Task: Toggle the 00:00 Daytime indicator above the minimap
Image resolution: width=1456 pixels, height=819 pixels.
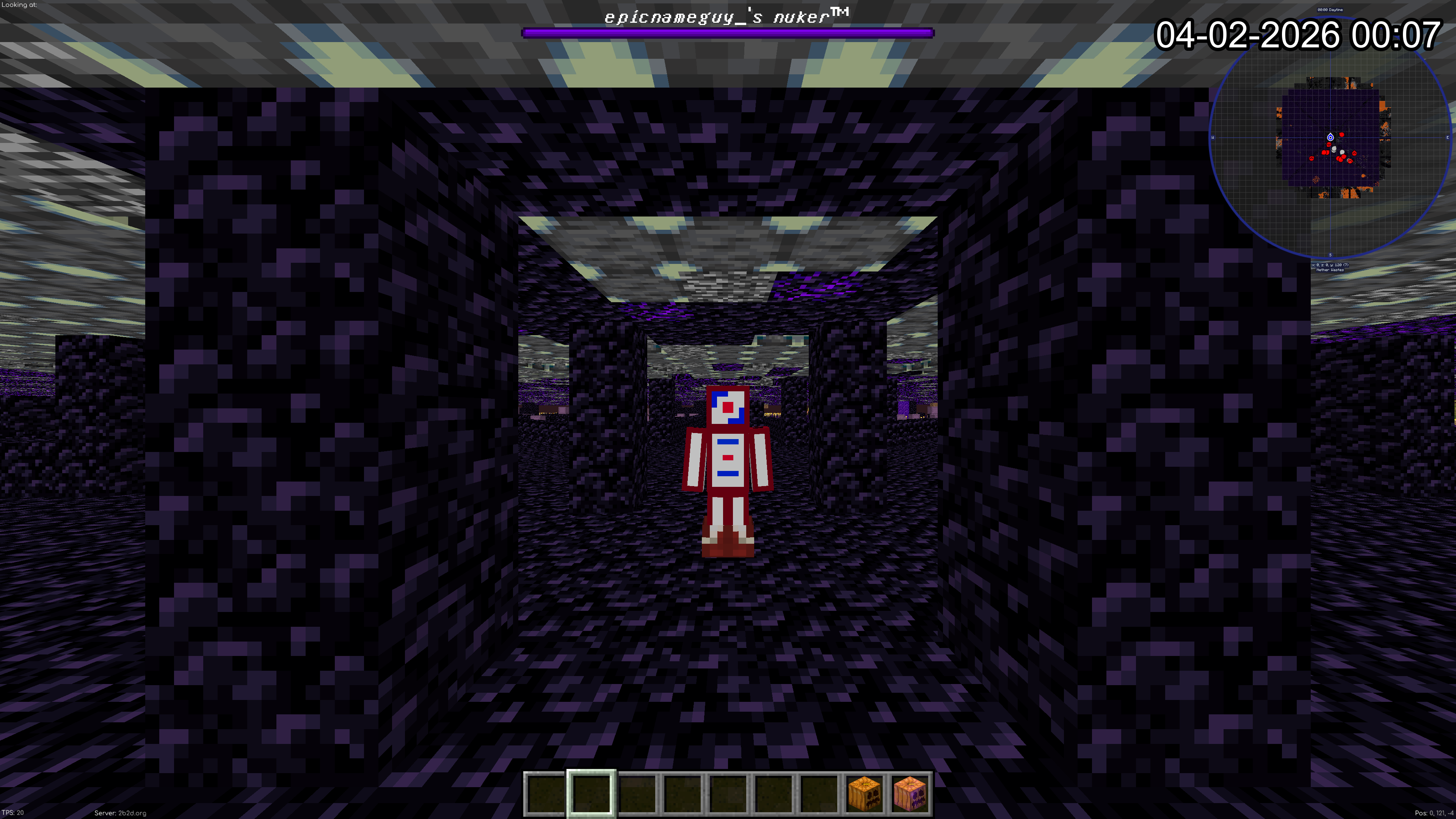Action: tap(1329, 9)
